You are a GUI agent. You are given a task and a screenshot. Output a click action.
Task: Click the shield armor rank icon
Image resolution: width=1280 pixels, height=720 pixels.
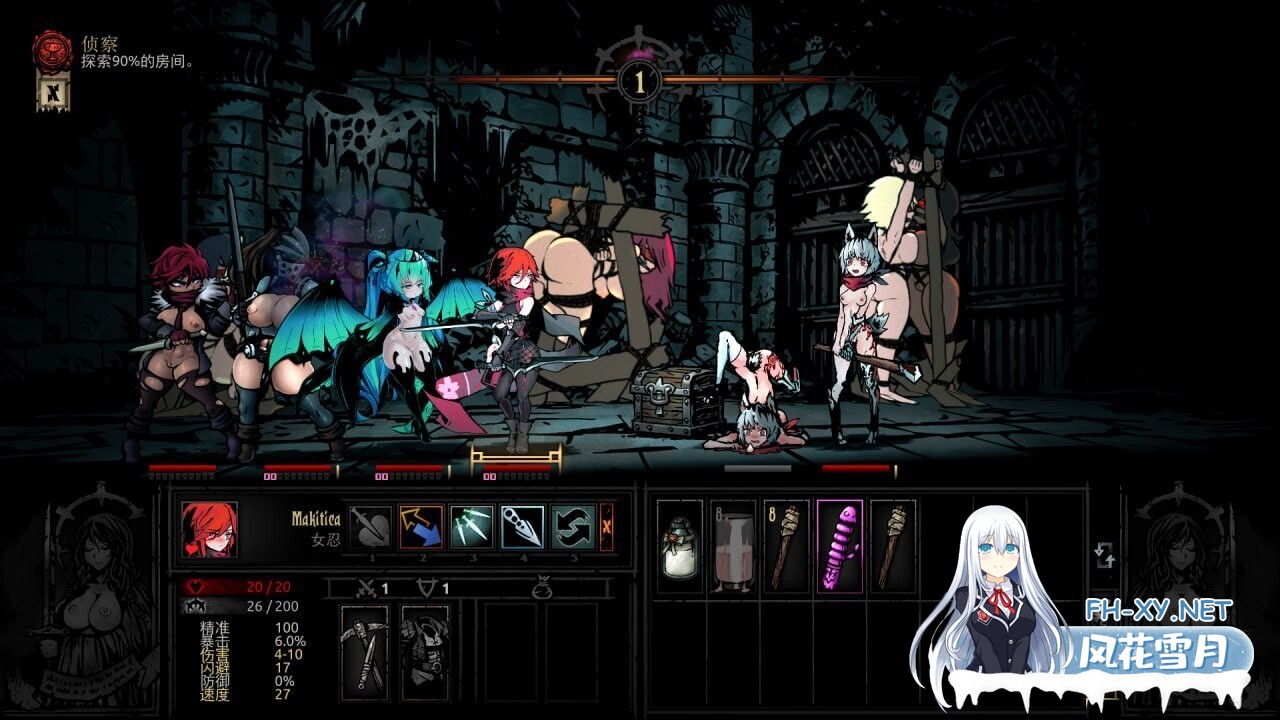click(x=426, y=588)
